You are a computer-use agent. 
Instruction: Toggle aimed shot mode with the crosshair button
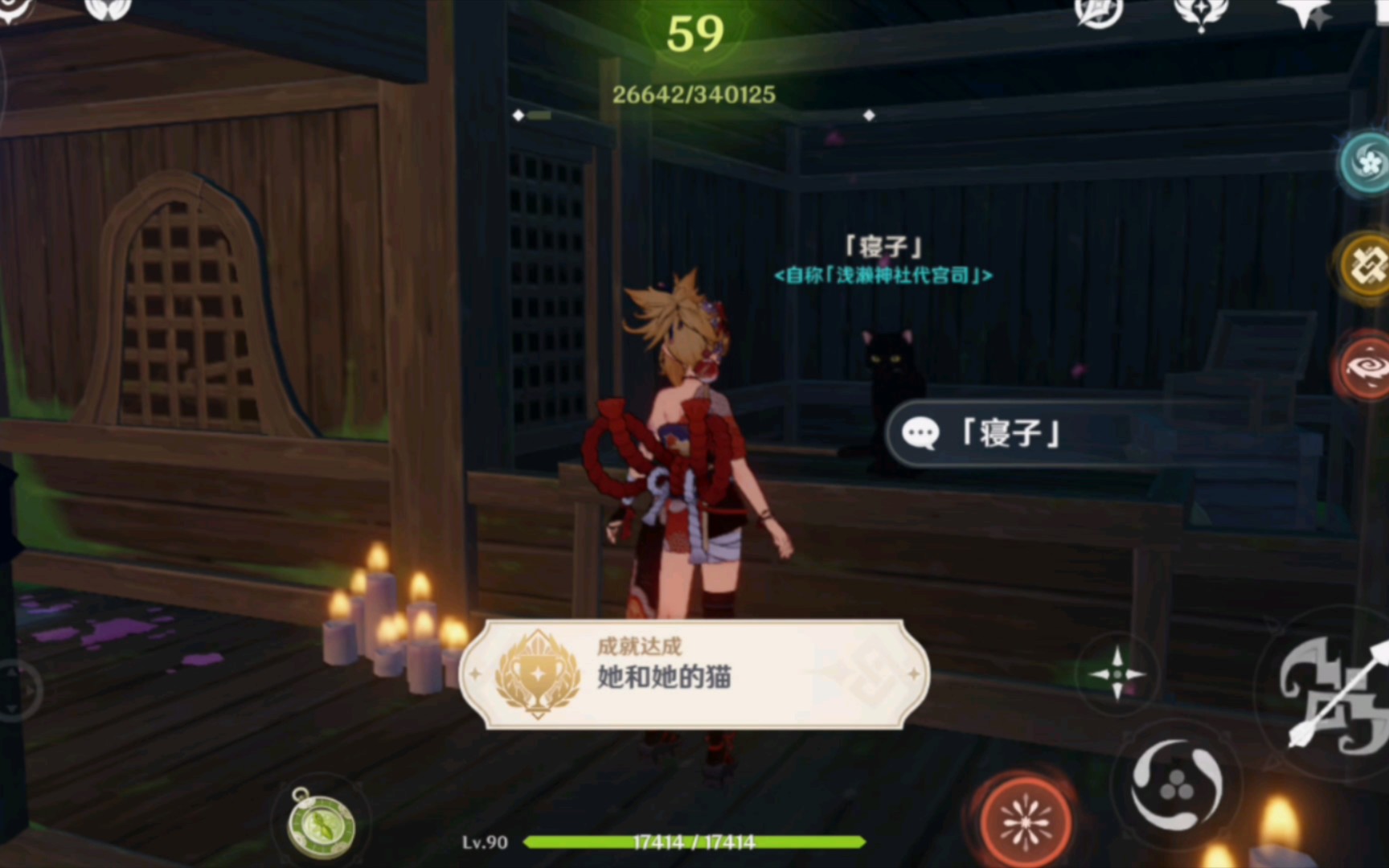(x=1117, y=675)
